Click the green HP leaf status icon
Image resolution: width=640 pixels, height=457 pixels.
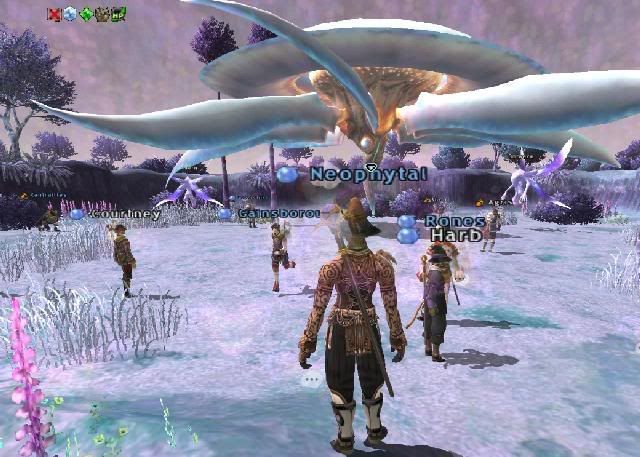tap(118, 14)
